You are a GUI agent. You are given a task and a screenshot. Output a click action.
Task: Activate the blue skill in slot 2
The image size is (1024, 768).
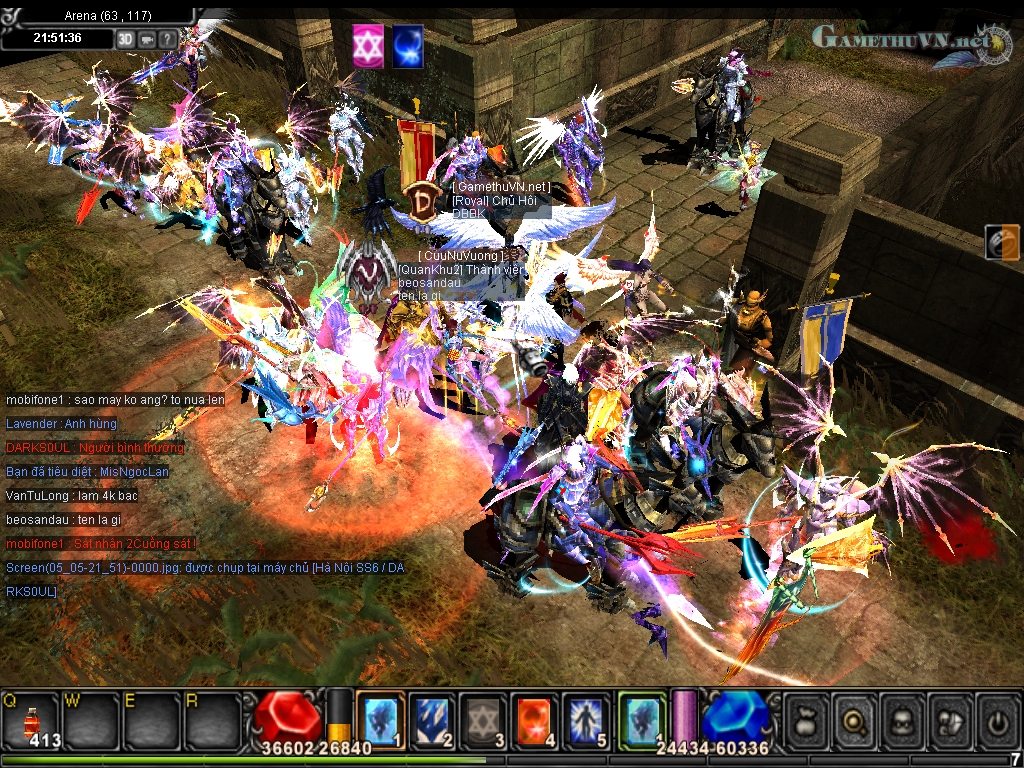pos(432,720)
